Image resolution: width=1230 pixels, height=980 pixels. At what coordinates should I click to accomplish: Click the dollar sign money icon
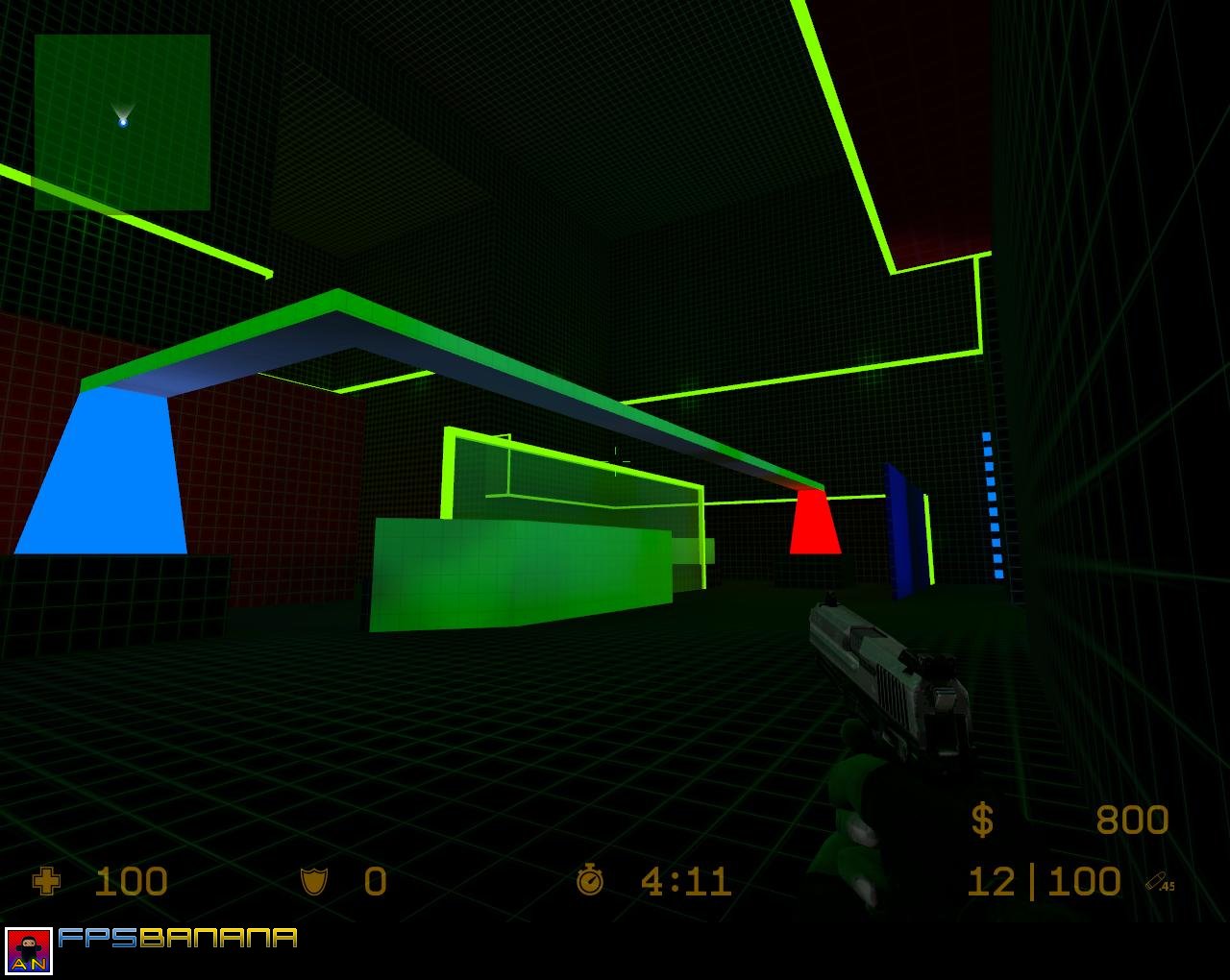(982, 820)
